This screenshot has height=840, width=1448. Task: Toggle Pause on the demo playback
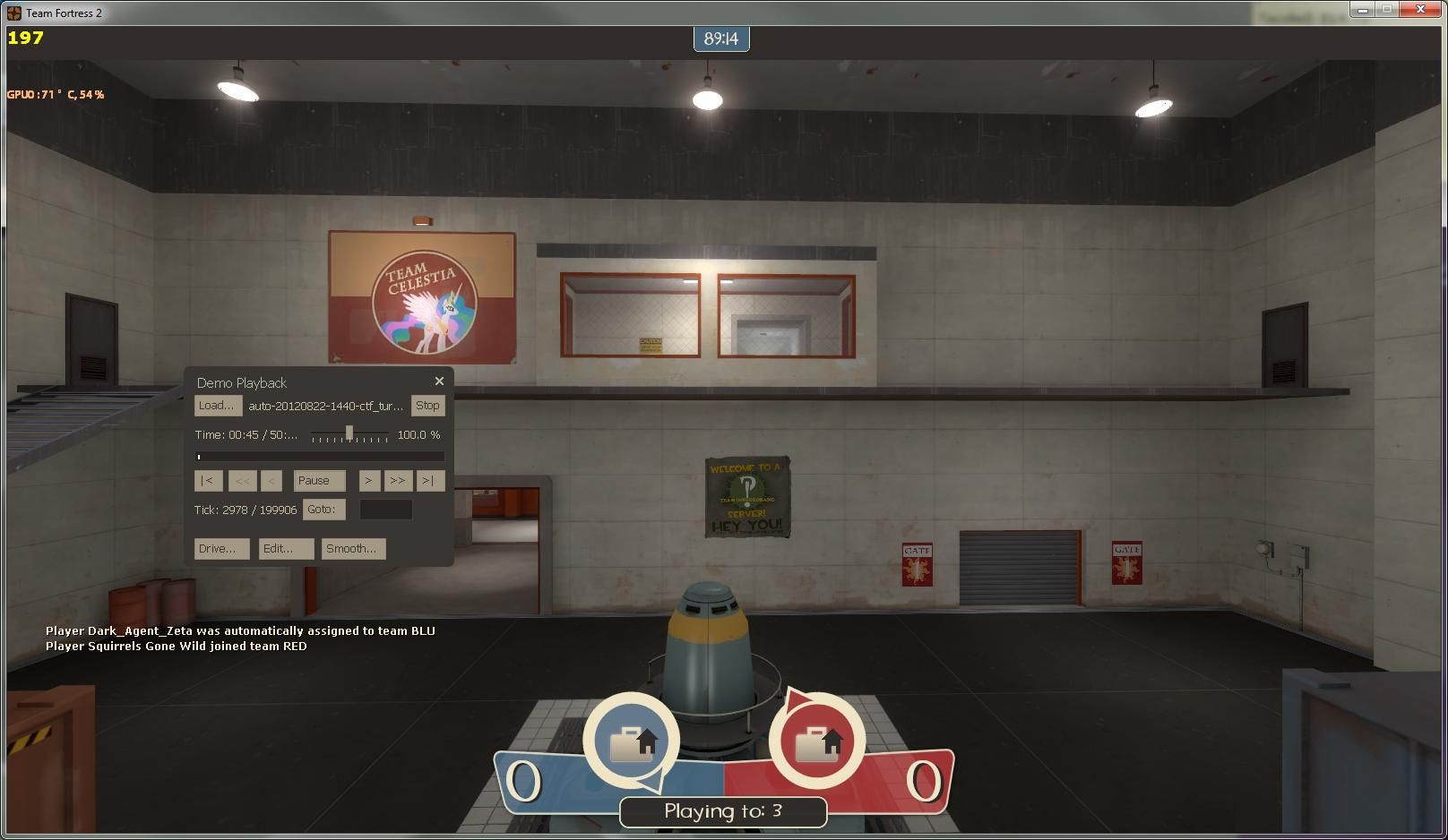click(x=319, y=480)
